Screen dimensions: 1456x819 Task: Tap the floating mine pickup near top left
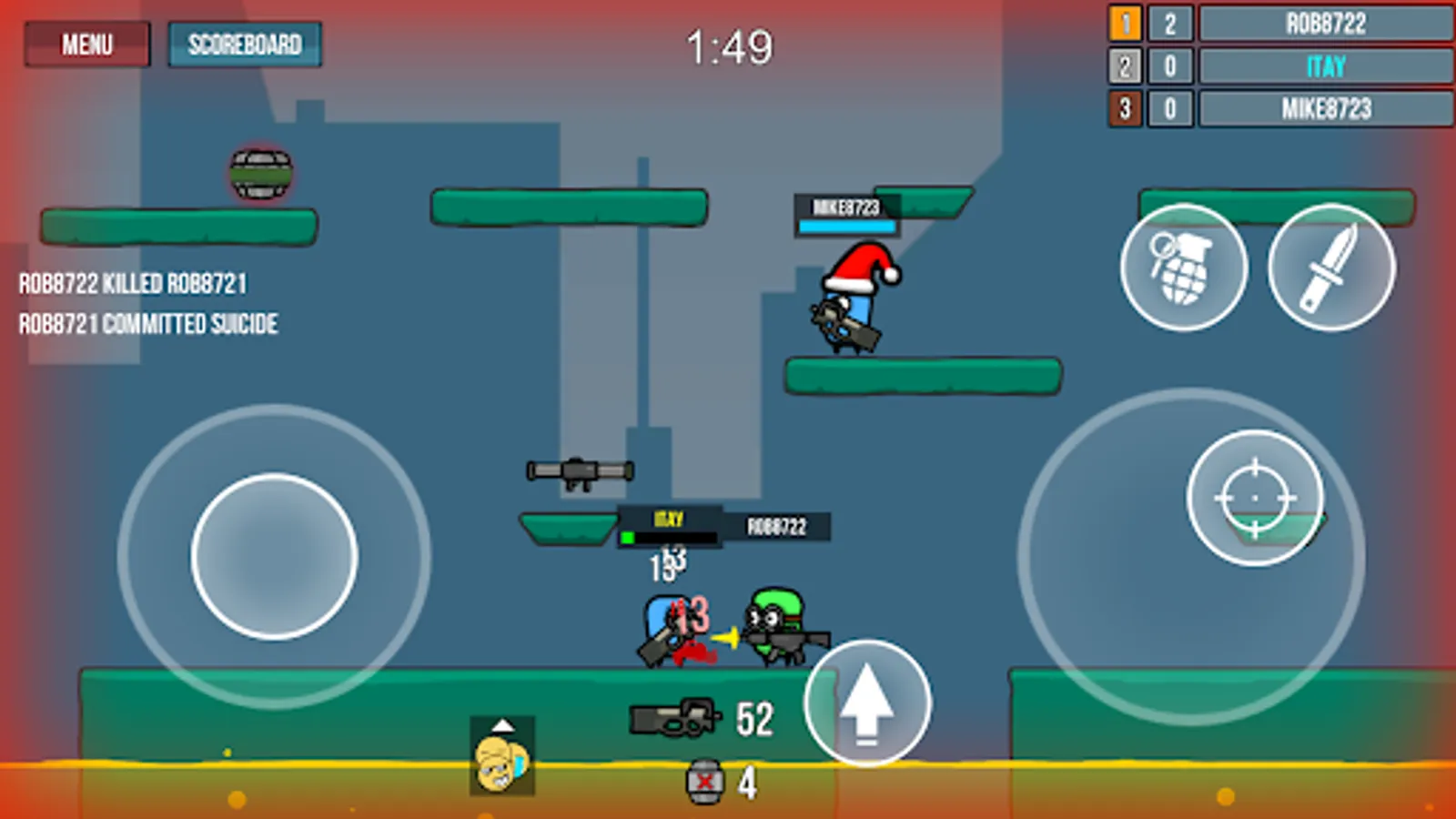pos(259,173)
